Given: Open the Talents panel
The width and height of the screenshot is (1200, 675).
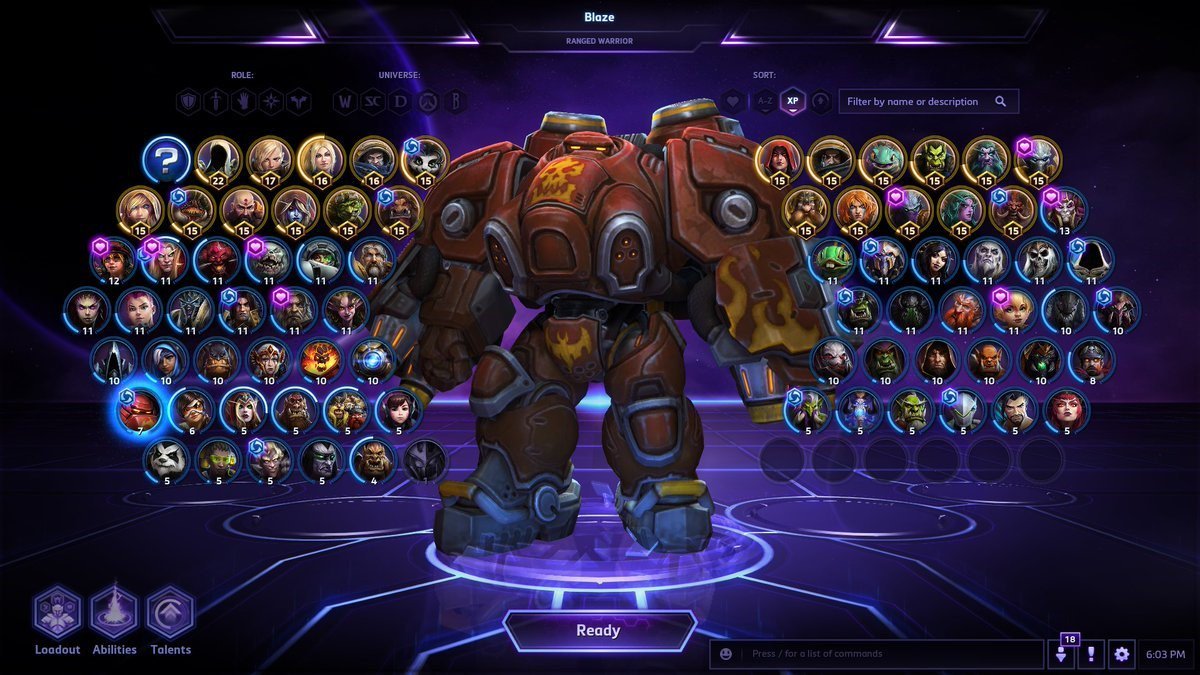Looking at the screenshot, I should click(x=170, y=615).
